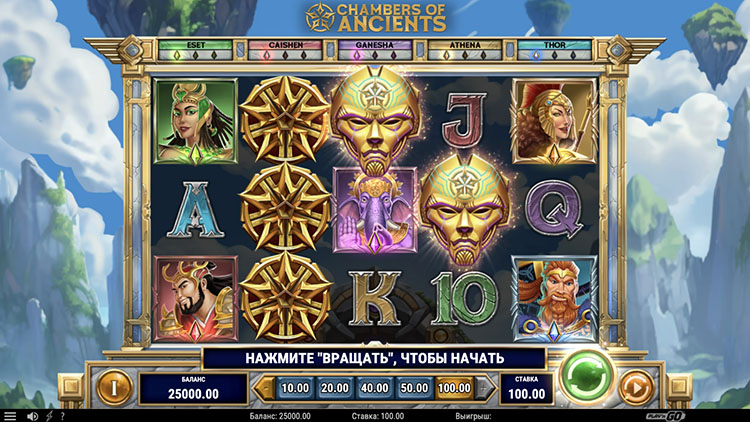750x422 pixels.
Task: Toggle the sound speaker icon
Action: 32,416
